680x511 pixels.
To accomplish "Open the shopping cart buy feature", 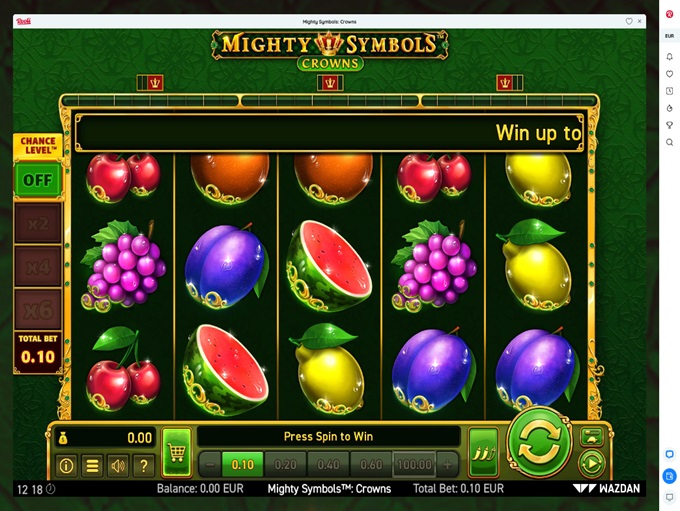I will [177, 453].
